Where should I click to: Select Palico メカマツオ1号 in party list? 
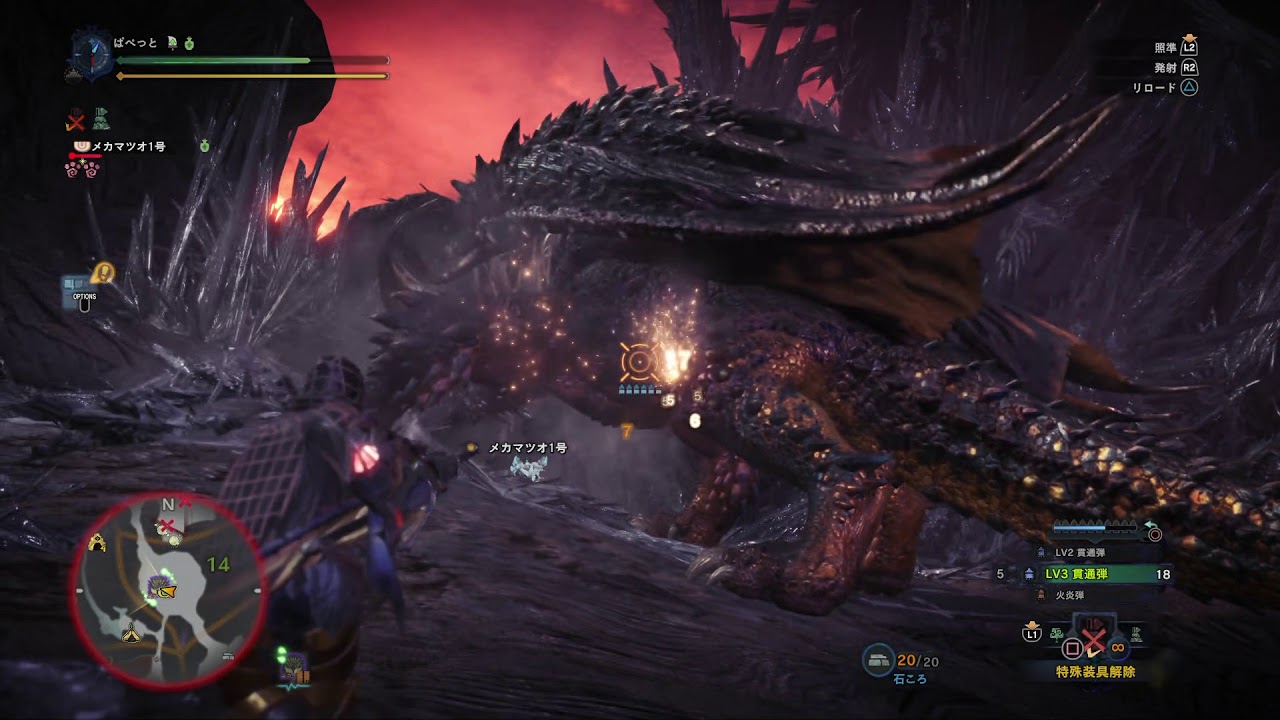pos(127,147)
